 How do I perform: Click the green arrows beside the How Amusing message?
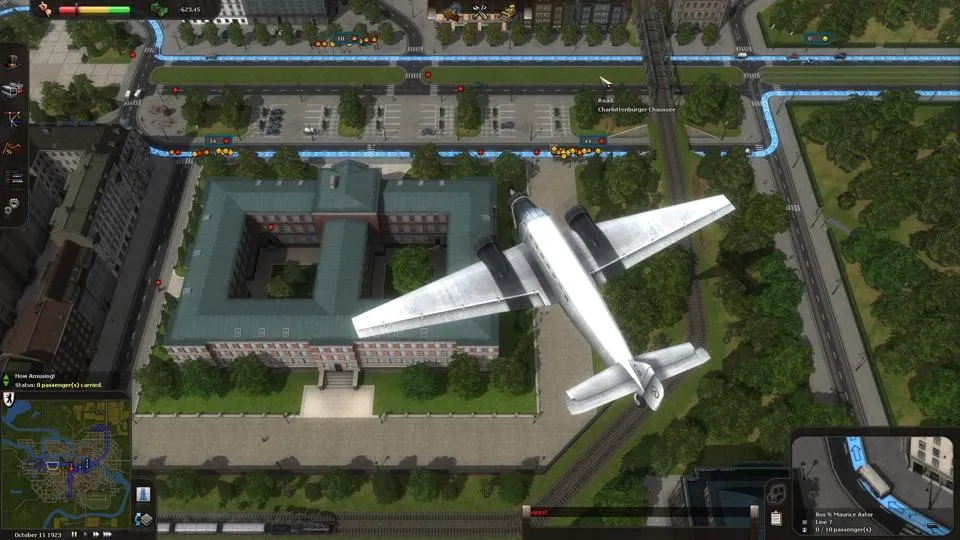[6, 381]
